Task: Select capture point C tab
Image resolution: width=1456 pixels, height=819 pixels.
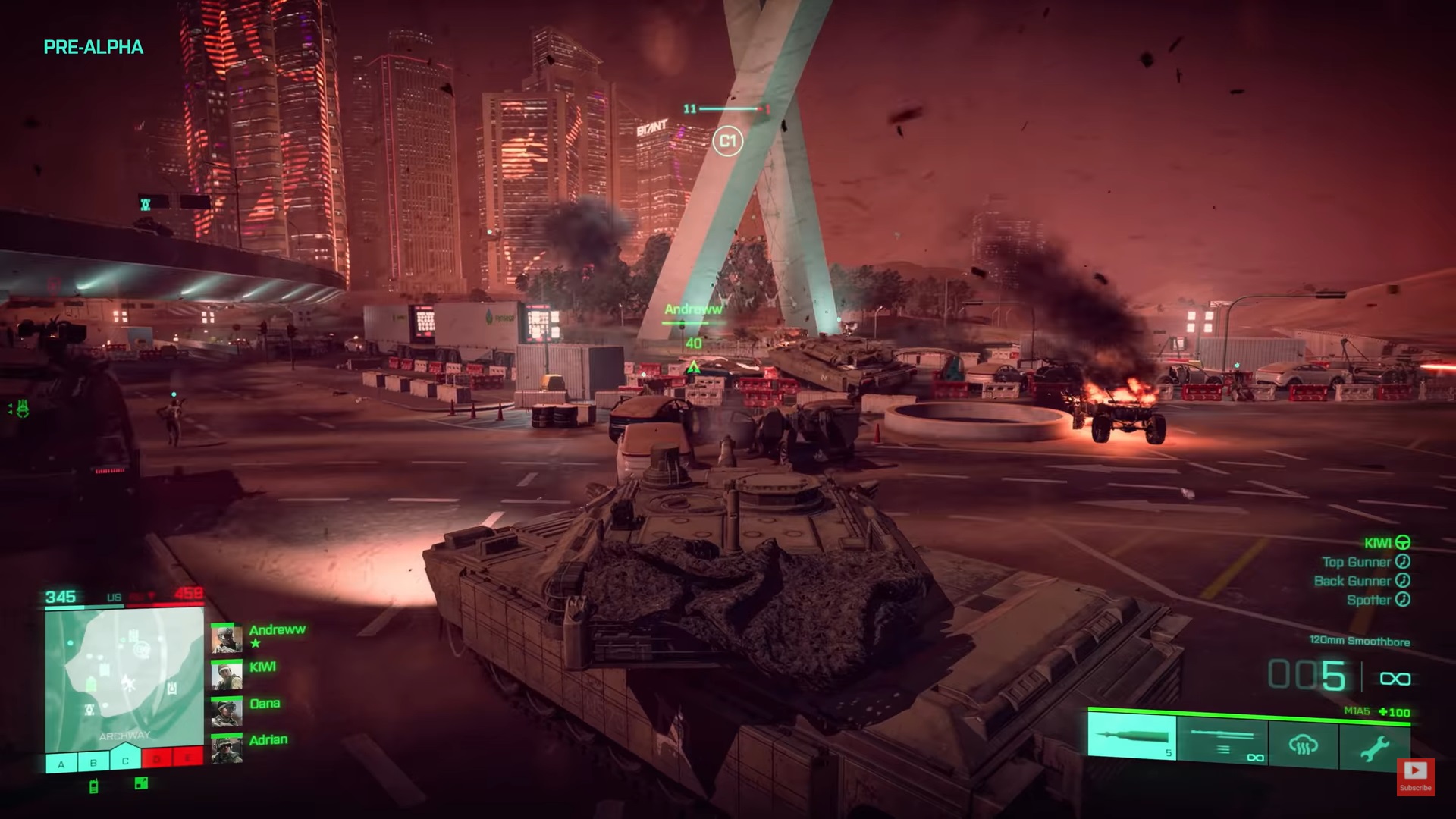Action: [x=125, y=761]
